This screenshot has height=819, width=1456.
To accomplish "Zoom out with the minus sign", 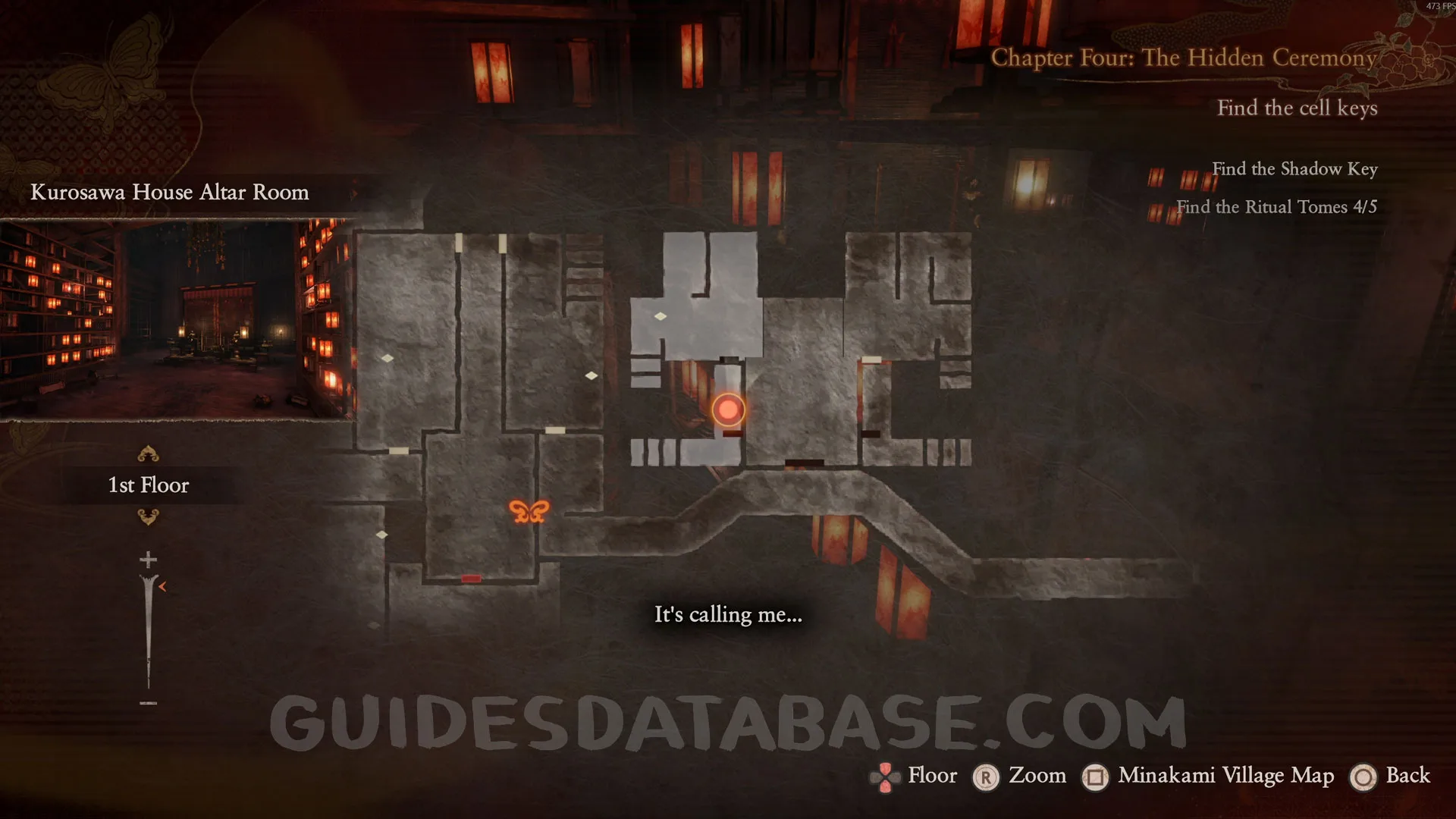I will (148, 703).
